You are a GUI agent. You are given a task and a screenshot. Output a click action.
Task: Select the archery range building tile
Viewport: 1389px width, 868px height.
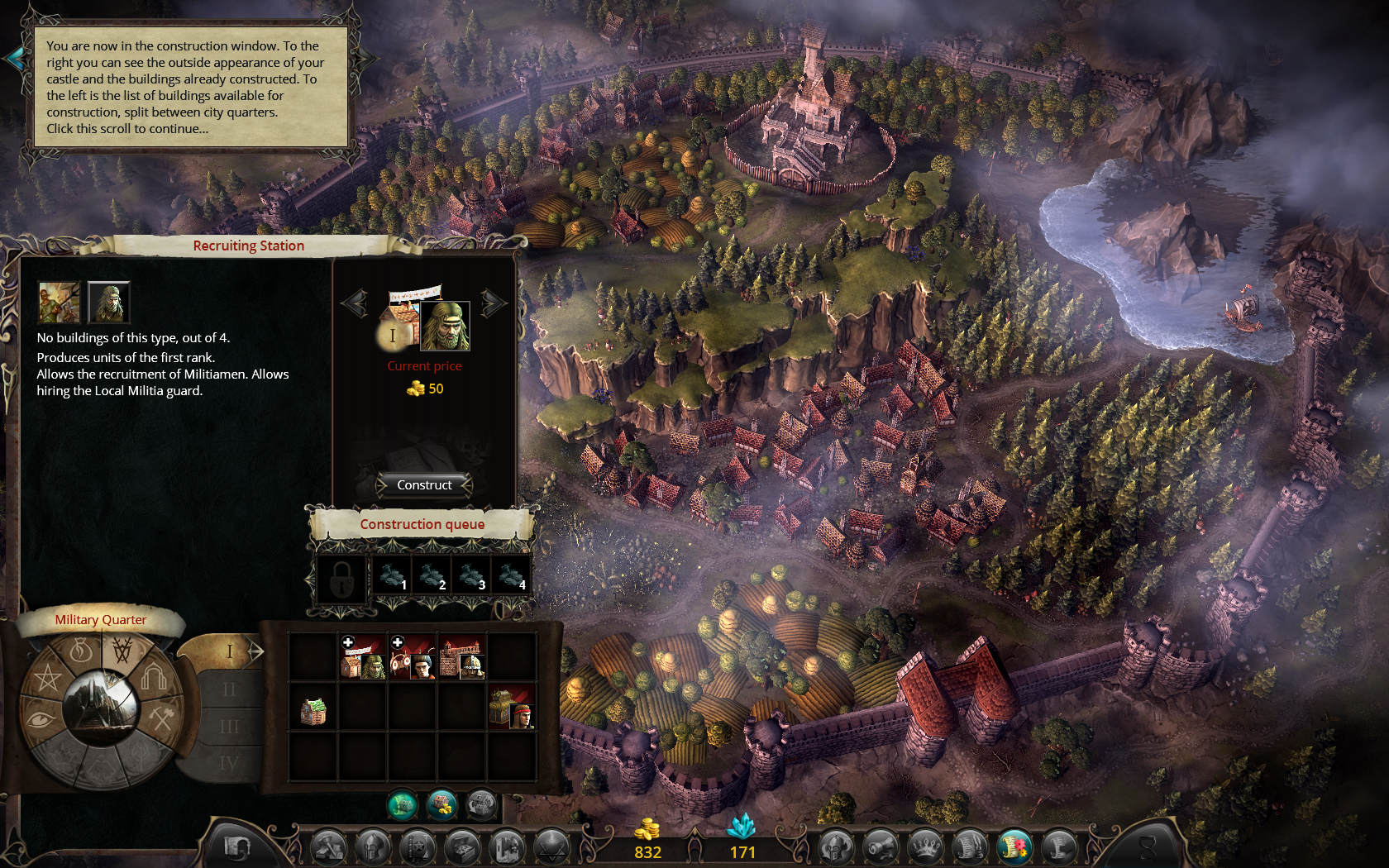click(412, 658)
